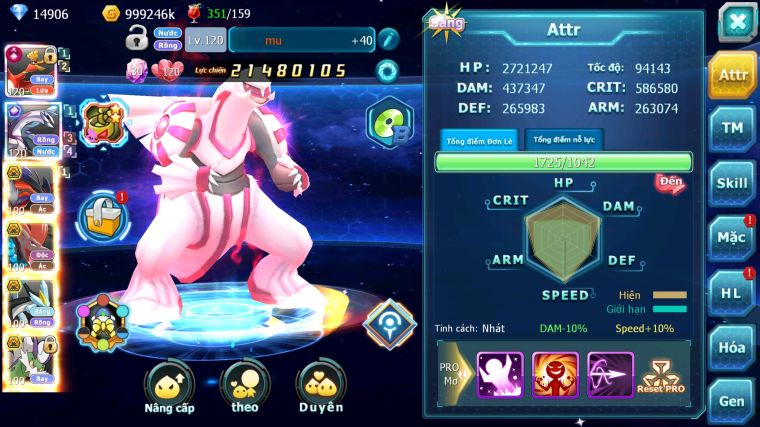Choose the theo follow button
The image size is (760, 427).
245,388
